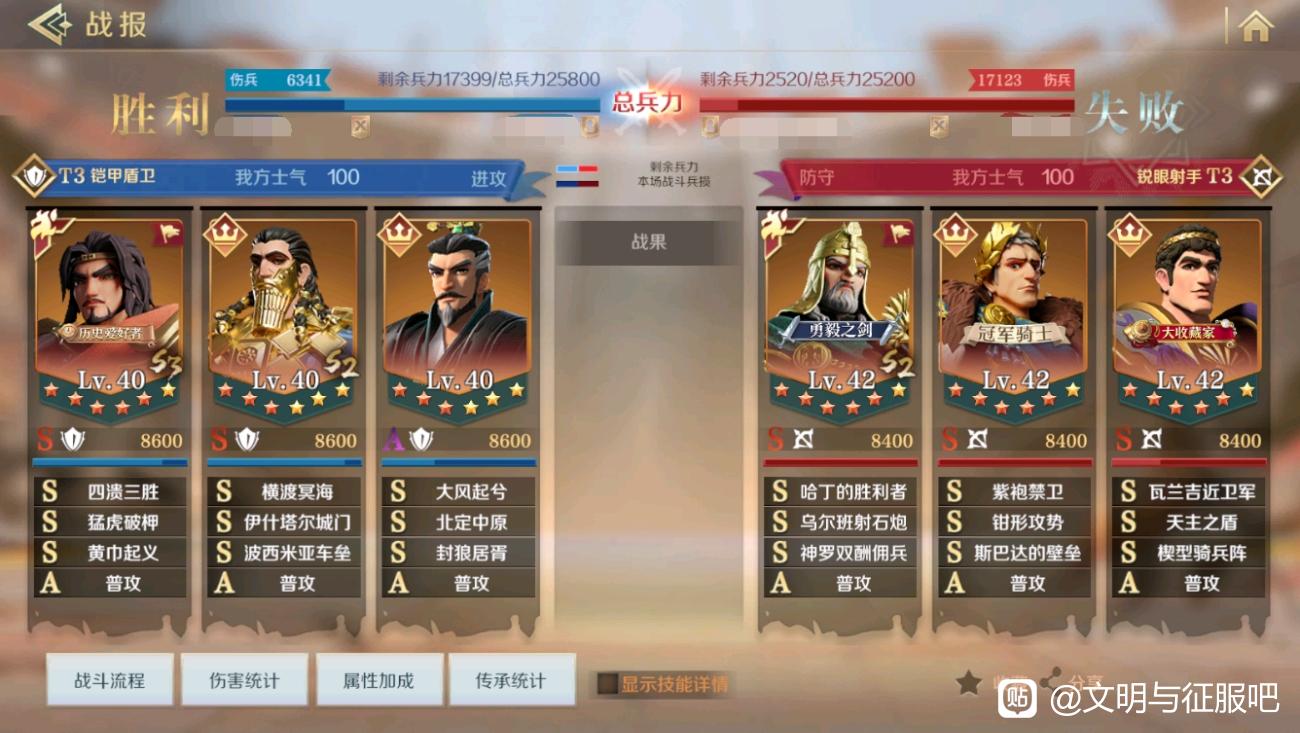Click the 传承统计 inheritance stats button
1300x733 pixels.
click(x=513, y=679)
